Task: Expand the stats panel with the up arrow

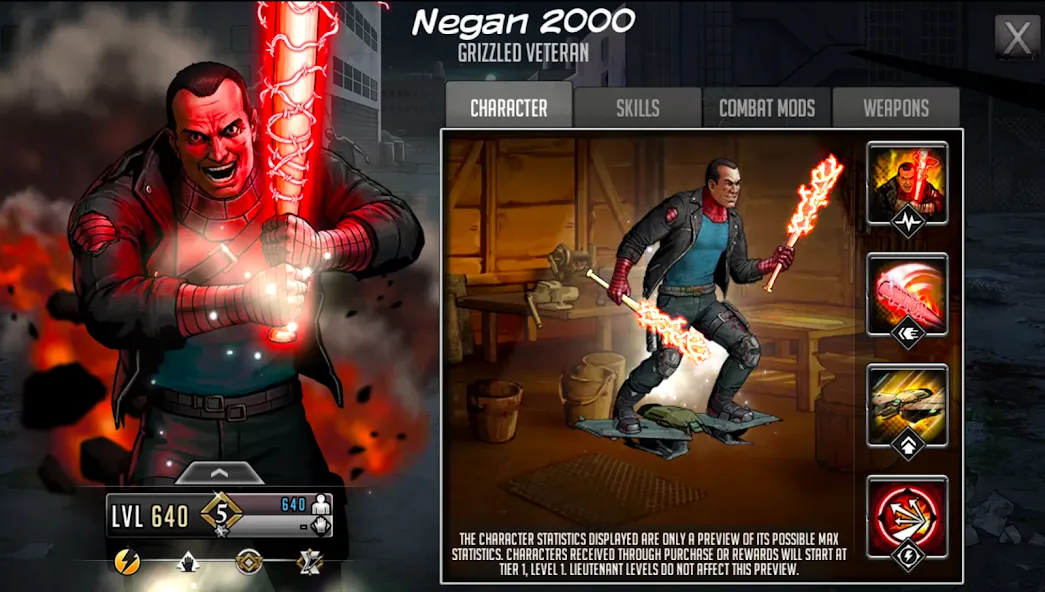Action: click(219, 473)
